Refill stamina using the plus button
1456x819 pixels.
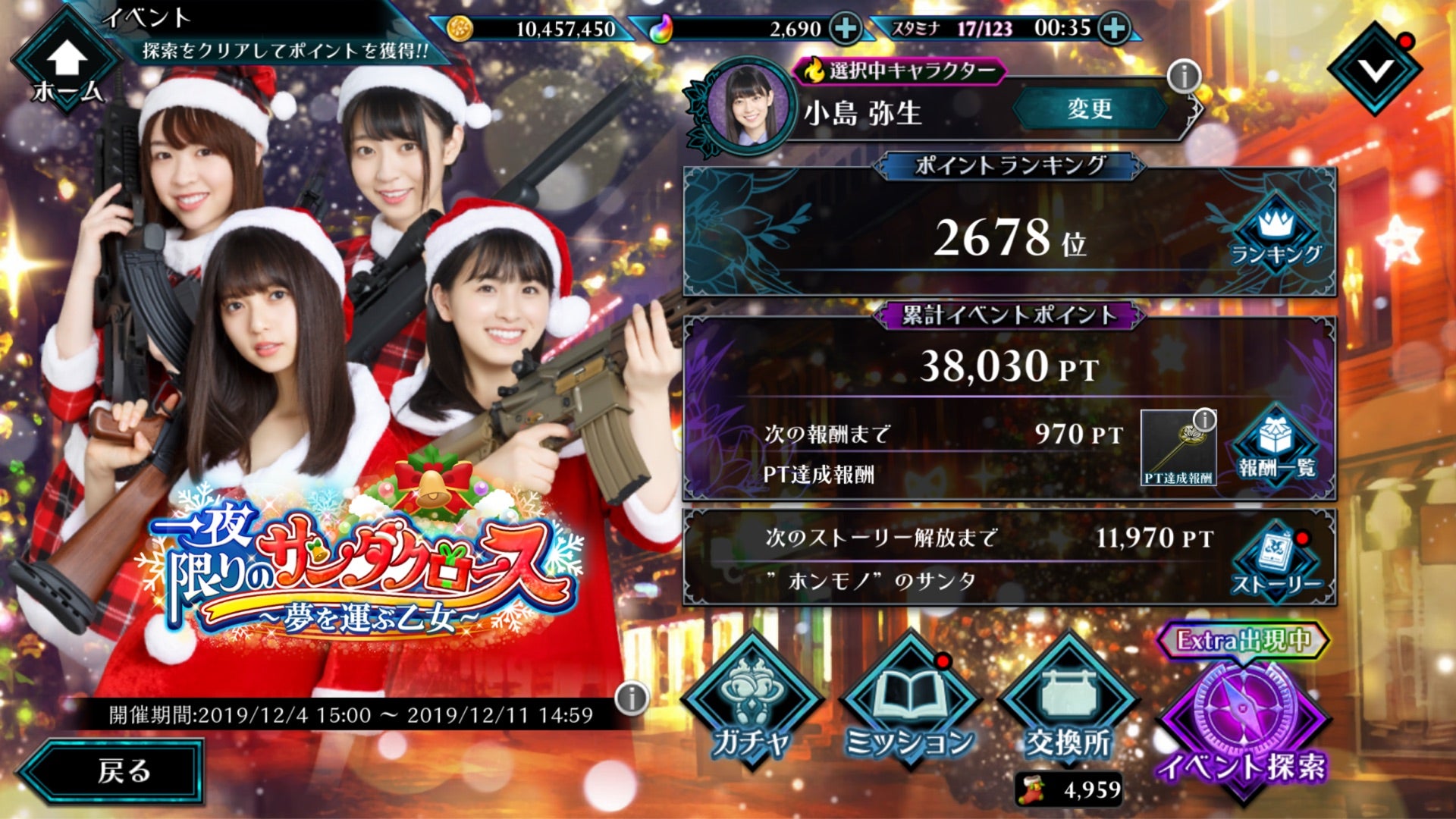coord(1113,29)
